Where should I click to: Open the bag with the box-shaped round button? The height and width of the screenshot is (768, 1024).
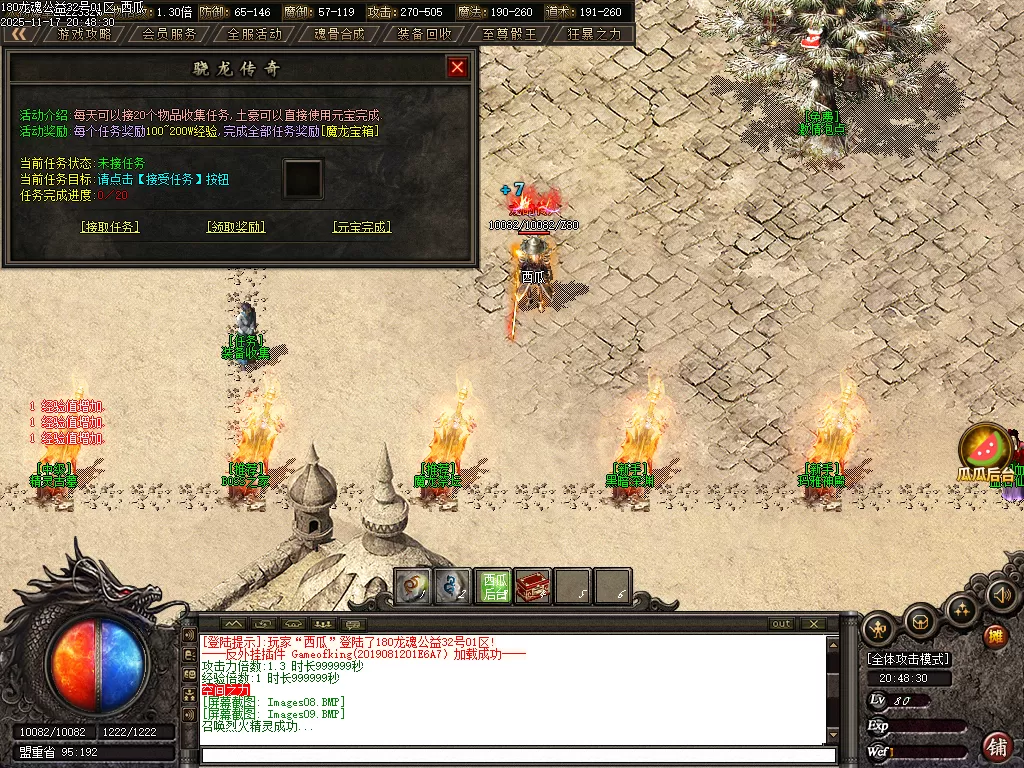pos(920,623)
